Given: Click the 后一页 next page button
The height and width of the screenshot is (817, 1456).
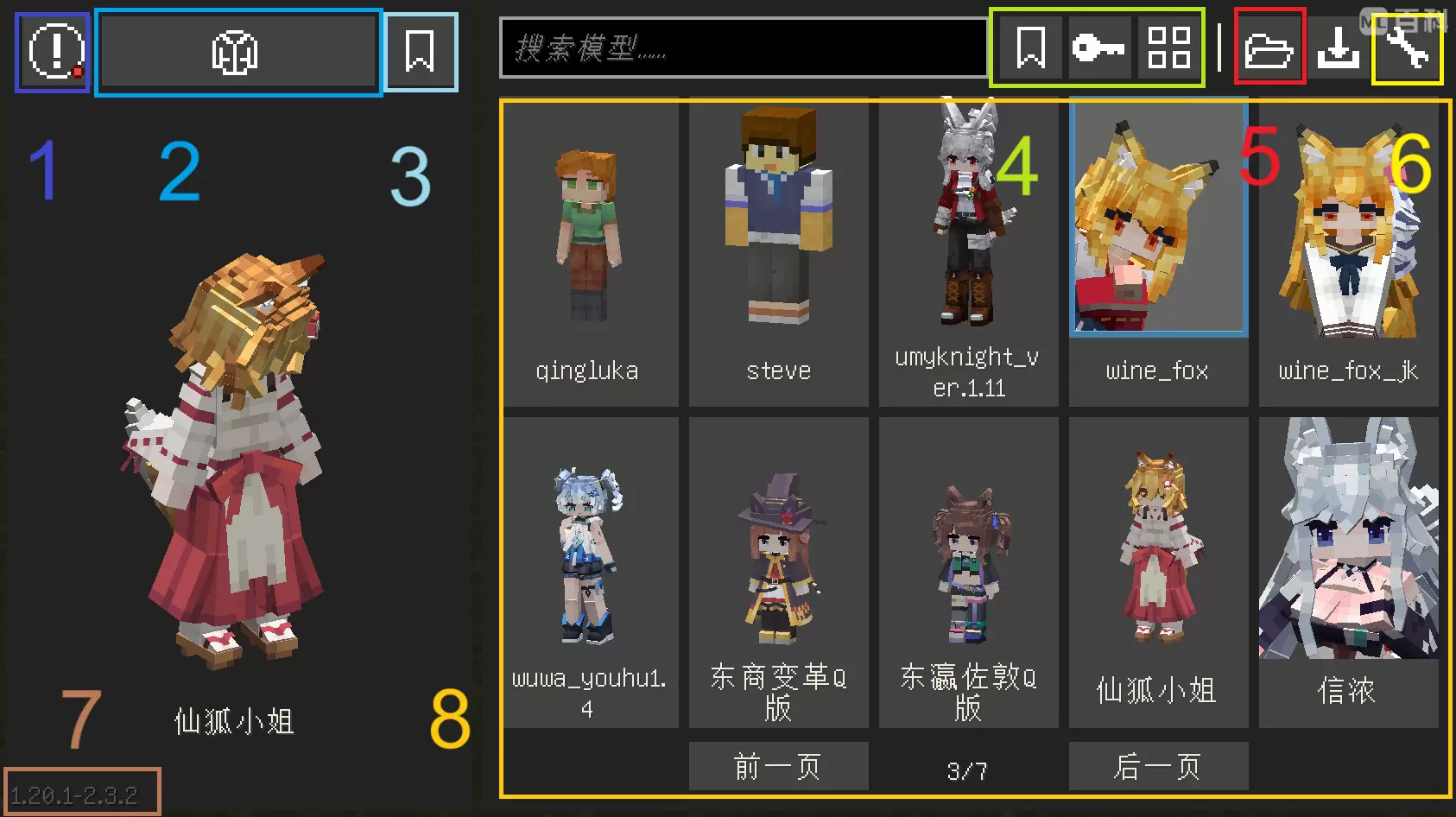Looking at the screenshot, I should [1158, 765].
